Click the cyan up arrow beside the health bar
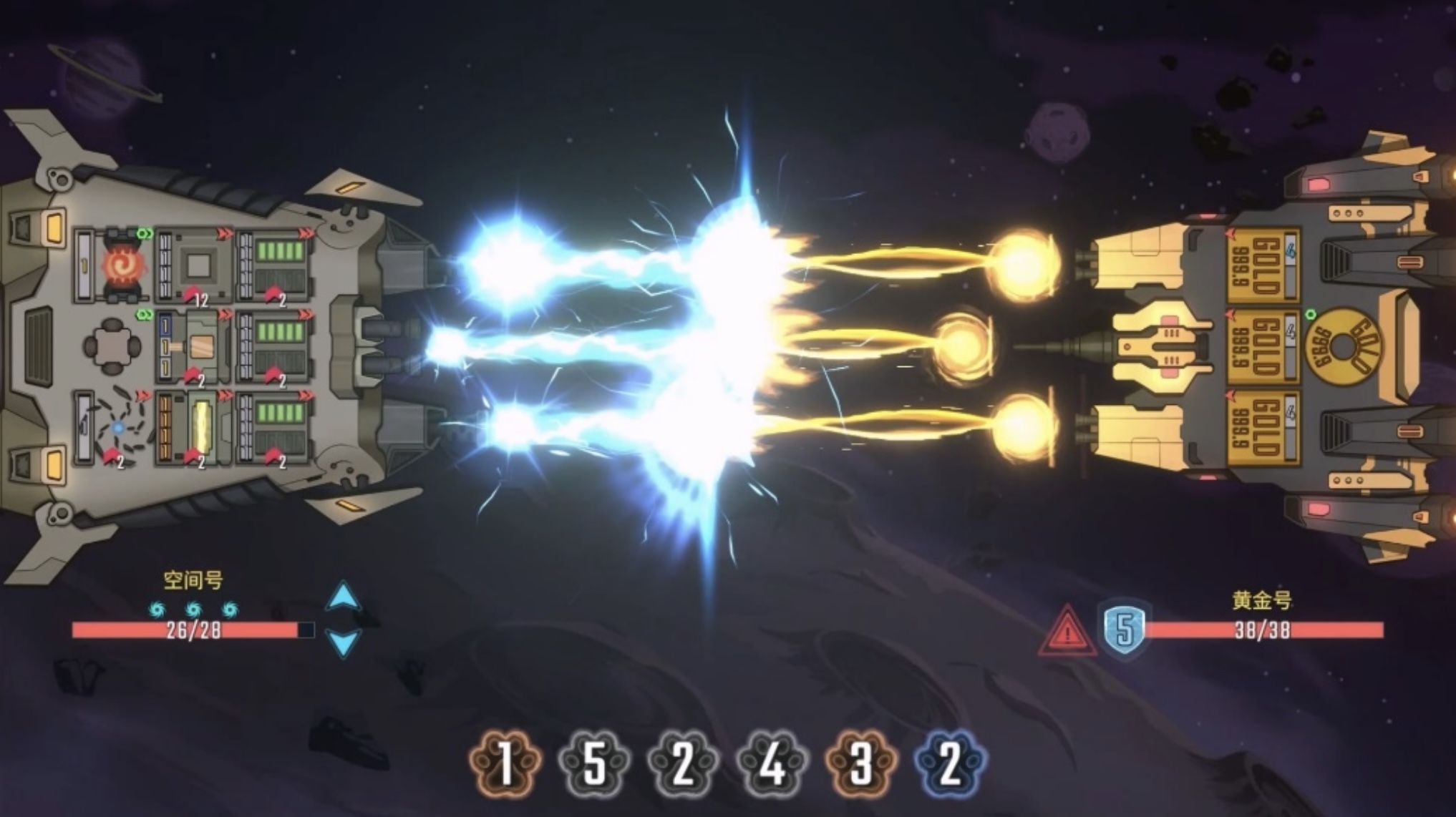The height and width of the screenshot is (817, 1456). (343, 597)
